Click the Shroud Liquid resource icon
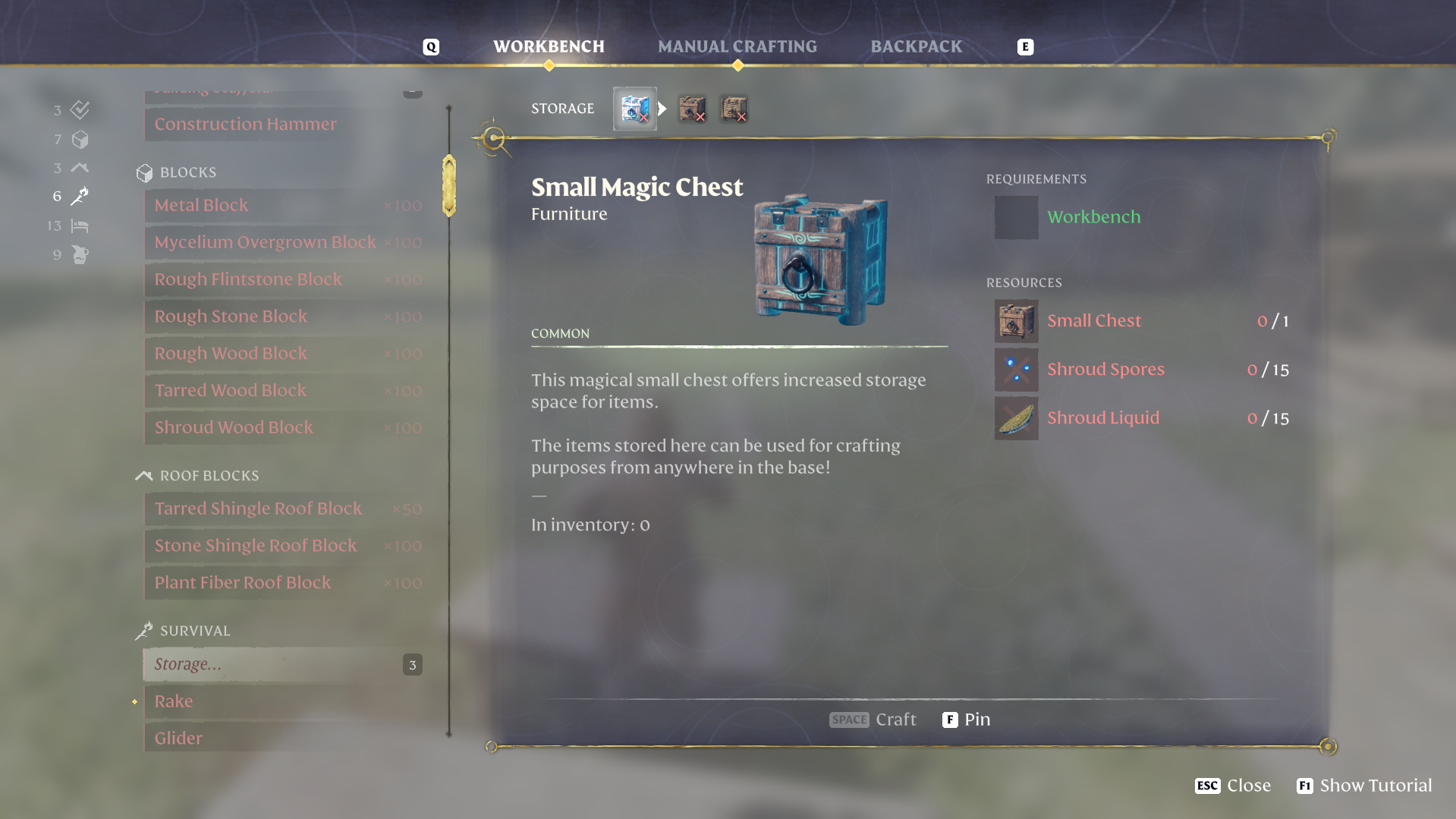The image size is (1456, 819). point(1016,418)
